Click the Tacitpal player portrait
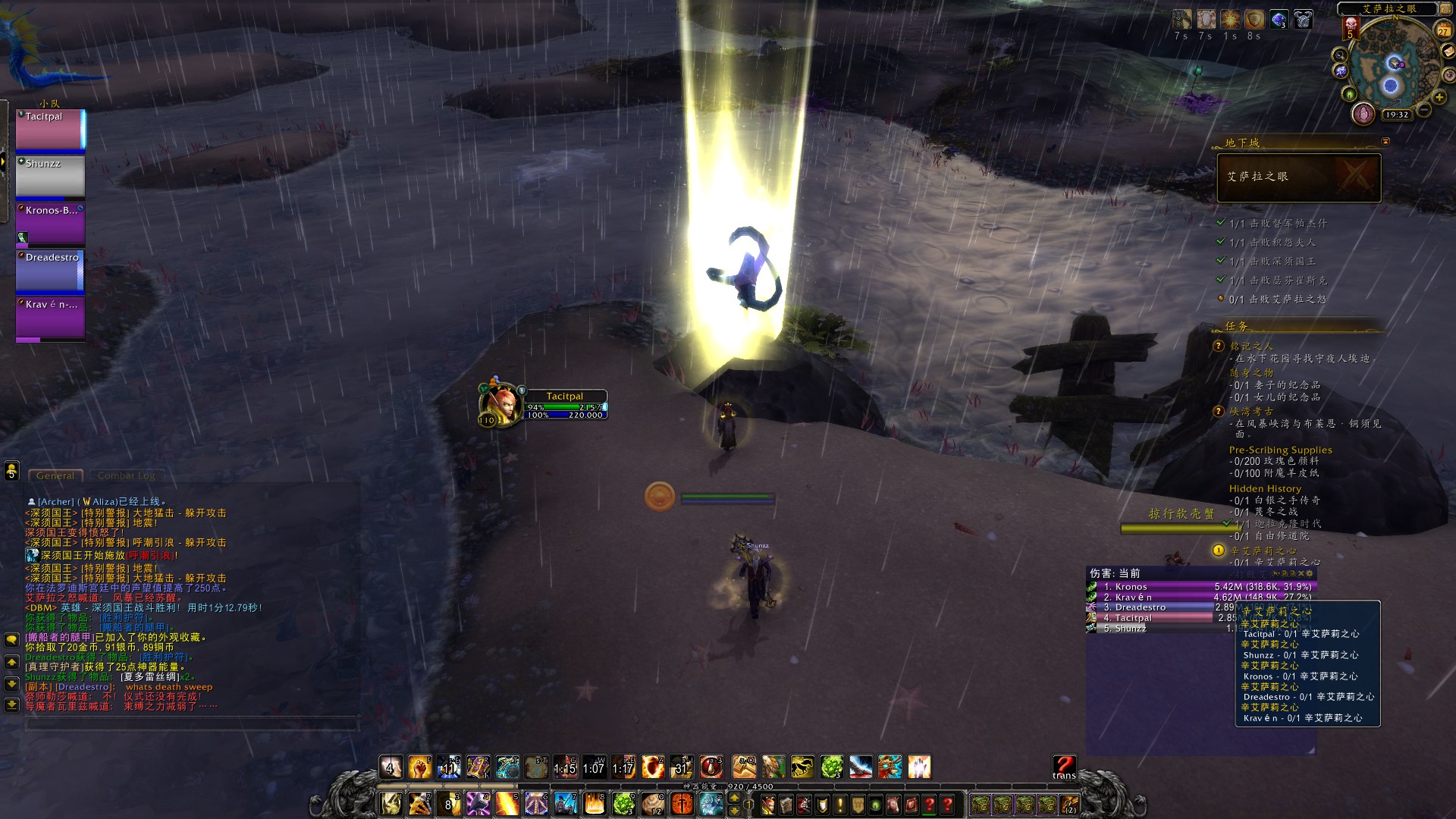1456x819 pixels. (498, 404)
